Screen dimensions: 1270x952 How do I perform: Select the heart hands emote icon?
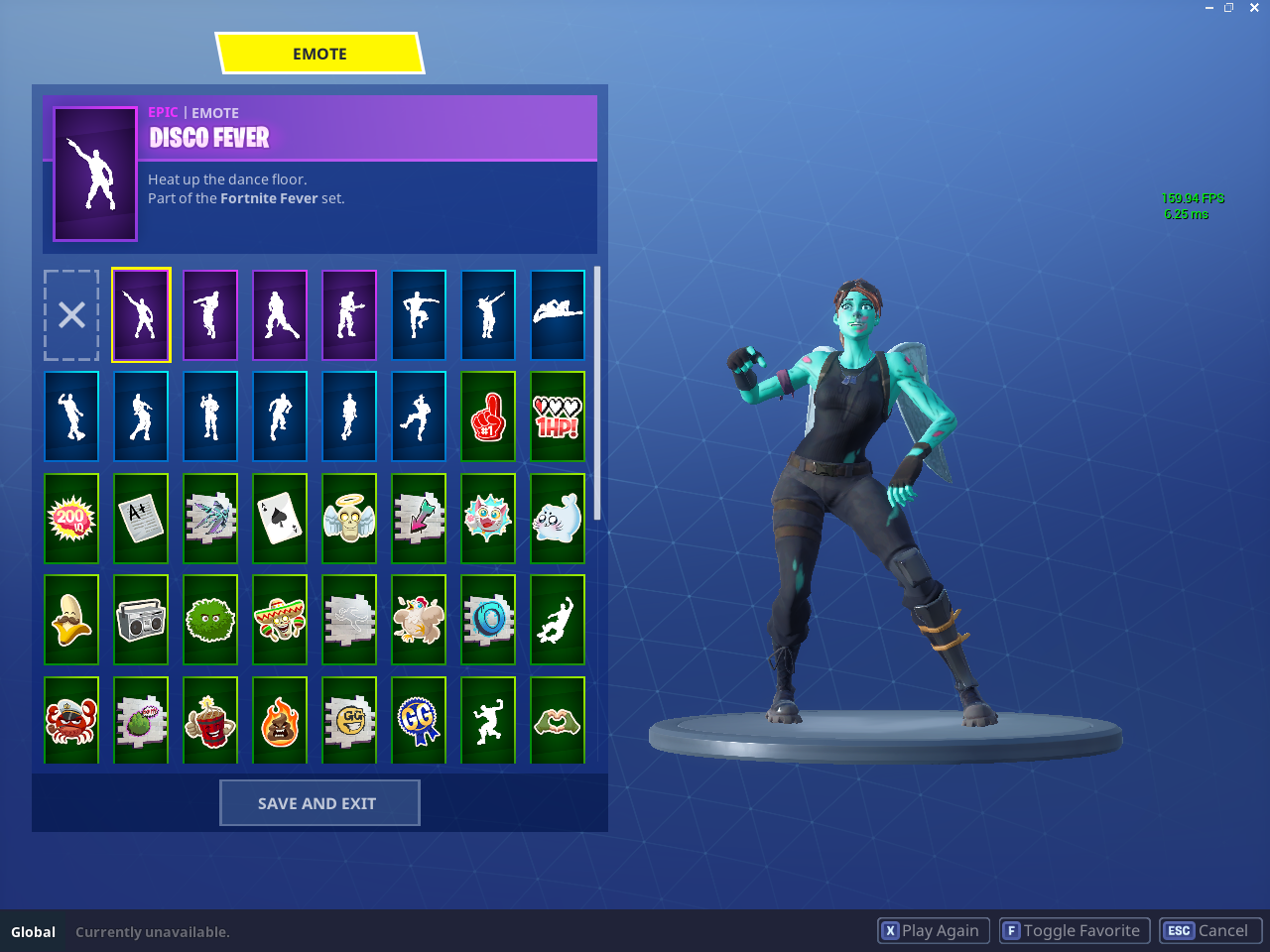(x=558, y=720)
